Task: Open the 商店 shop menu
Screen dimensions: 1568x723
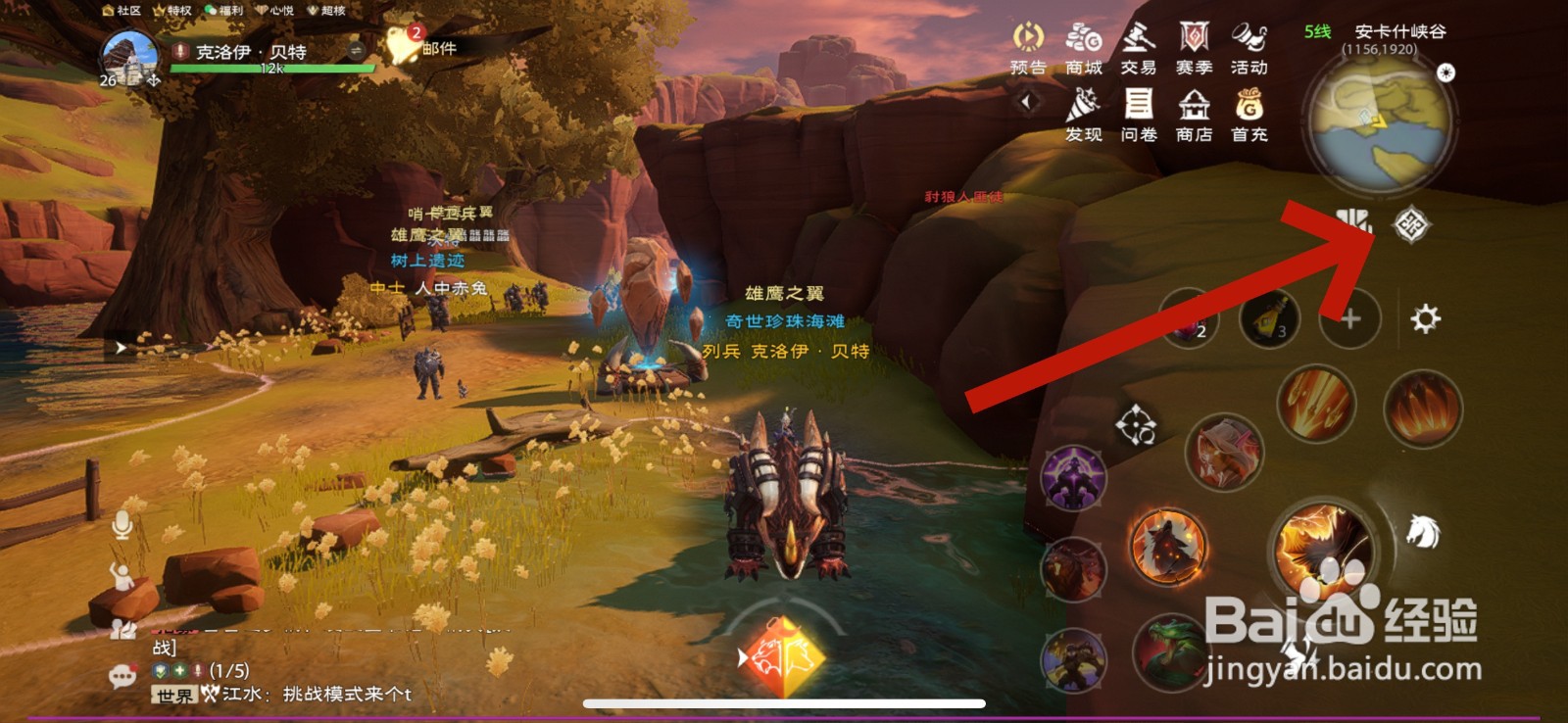Action: click(1194, 115)
